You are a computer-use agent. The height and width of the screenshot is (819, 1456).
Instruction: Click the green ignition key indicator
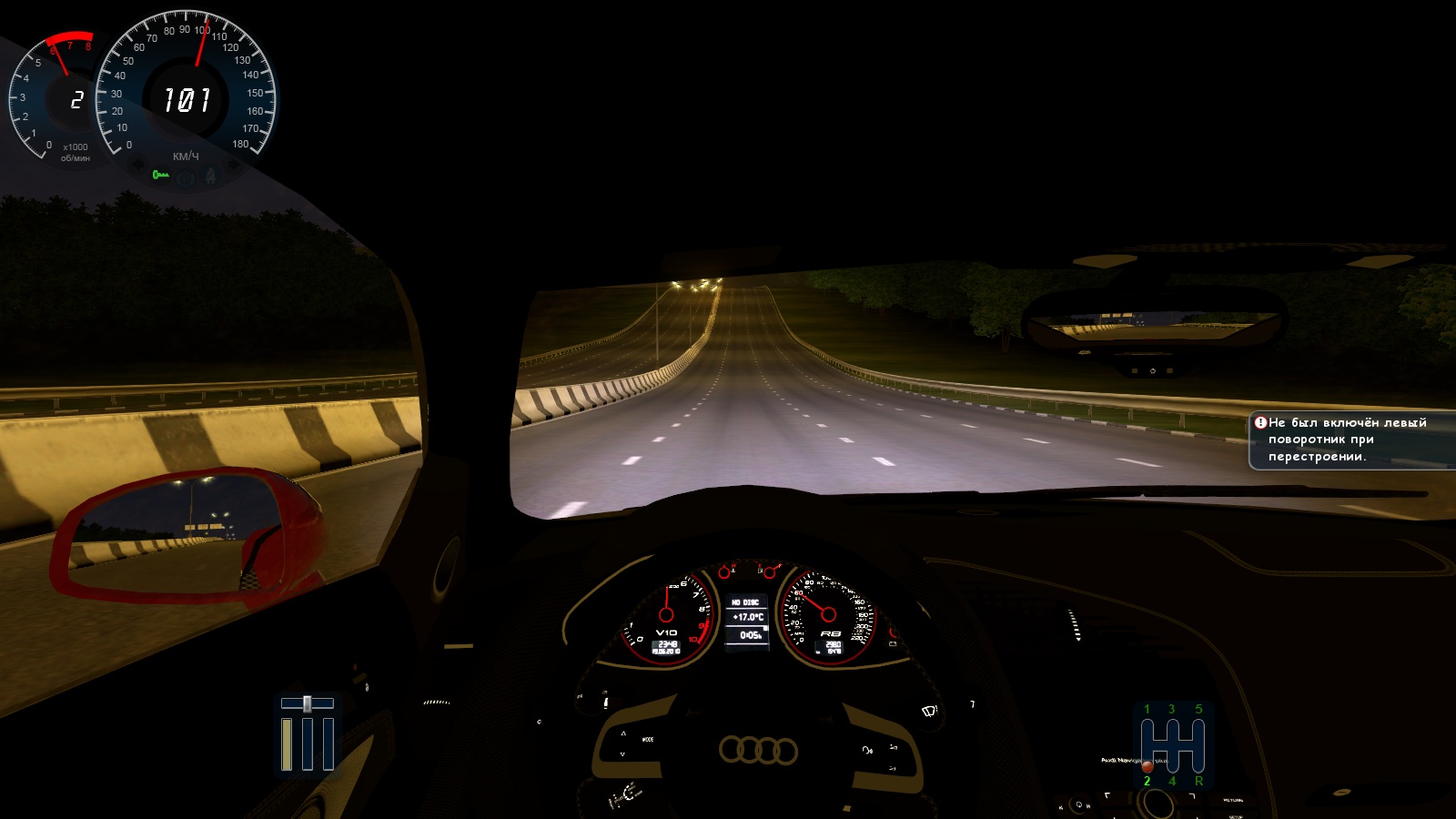(x=161, y=175)
